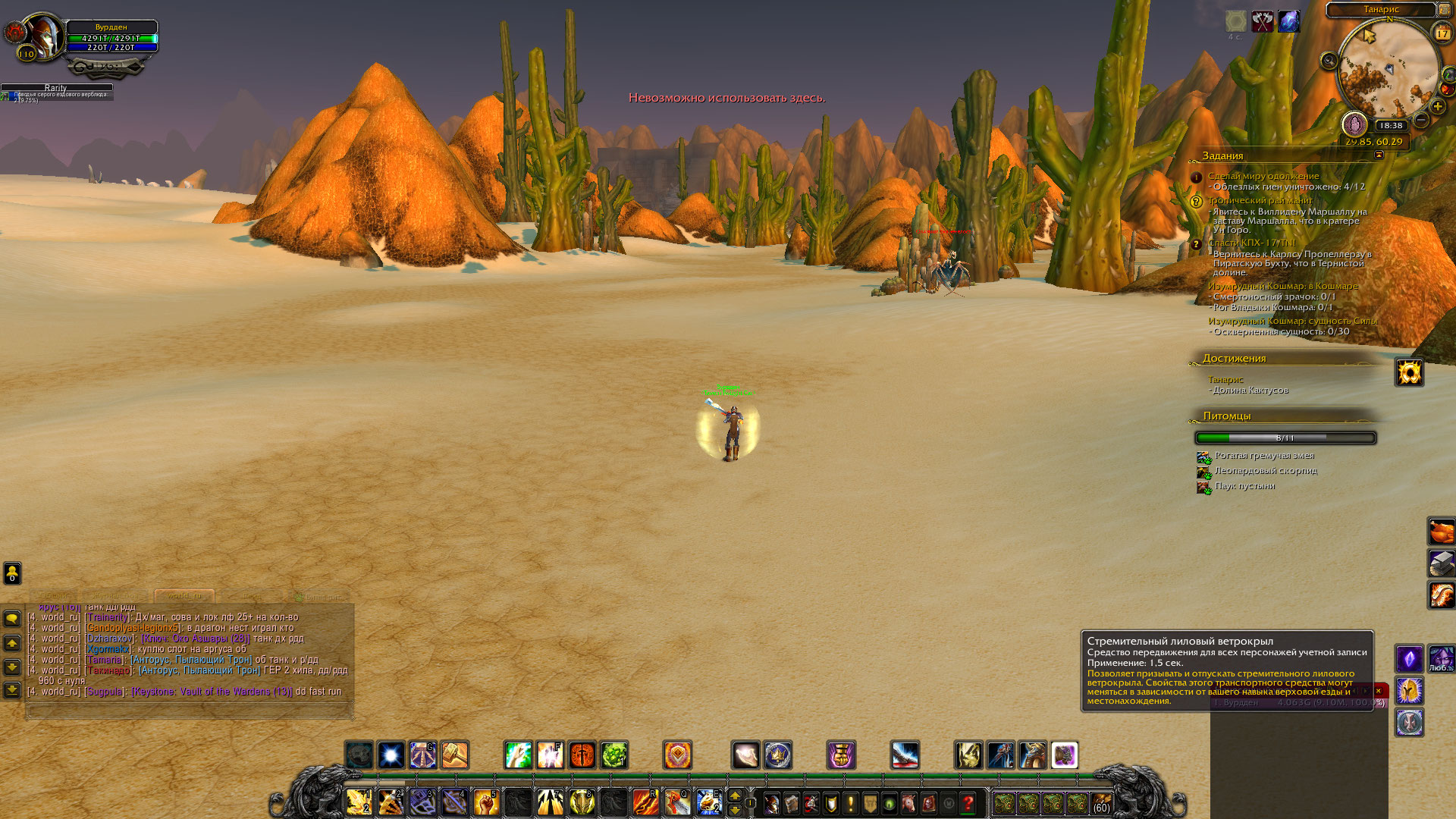1456x819 pixels.
Task: Open the social friends button
Action: click(12, 573)
